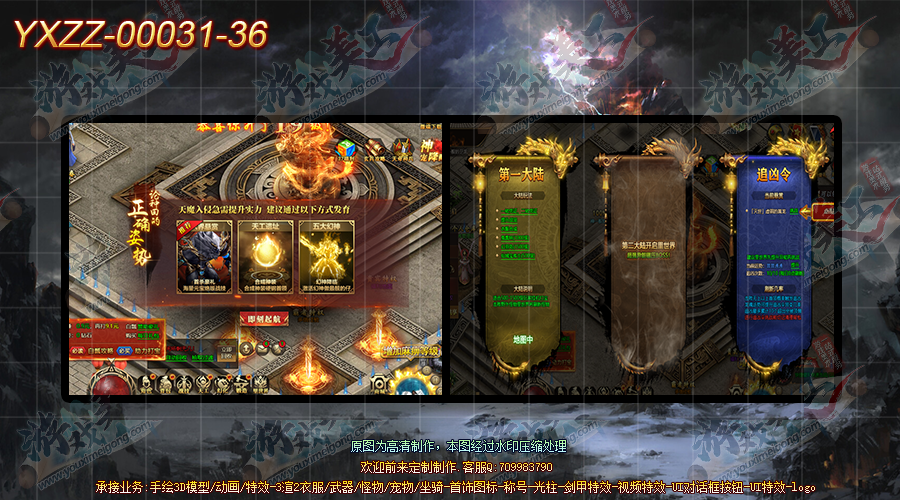The height and width of the screenshot is (500, 900).
Task: Click the 即刻起航 set sail button
Action: [267, 318]
